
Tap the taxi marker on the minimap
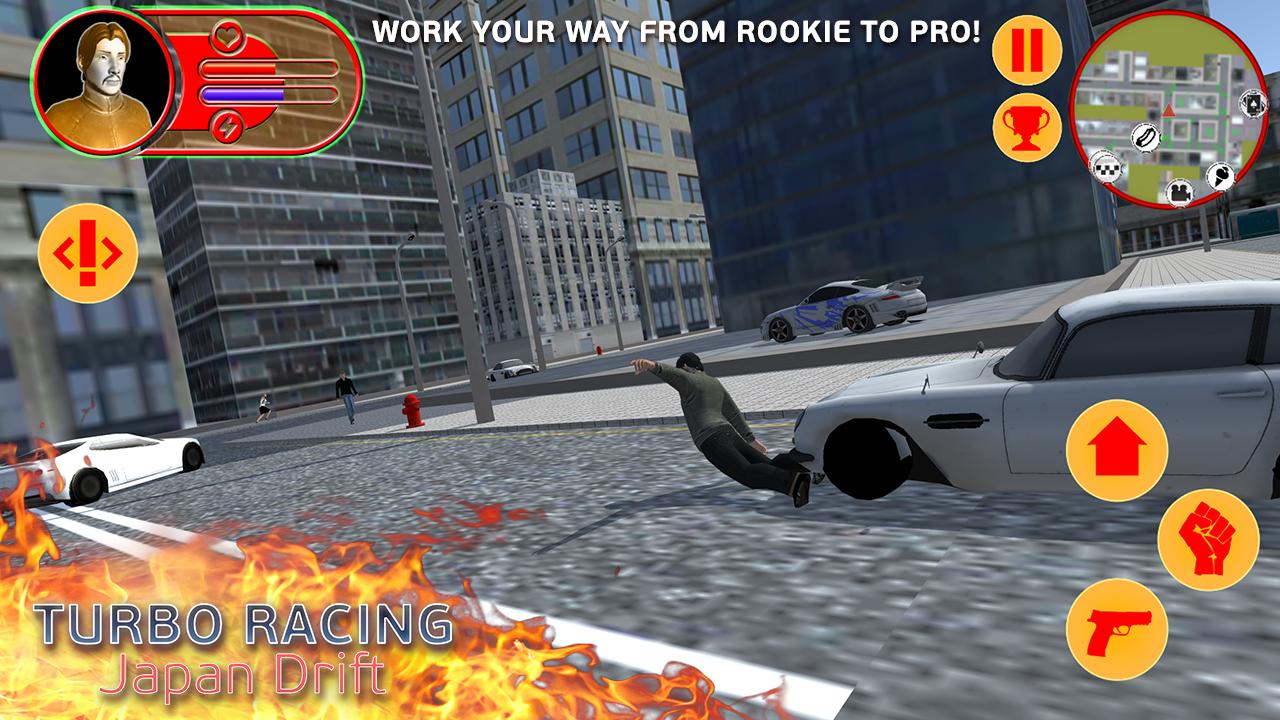1107,167
